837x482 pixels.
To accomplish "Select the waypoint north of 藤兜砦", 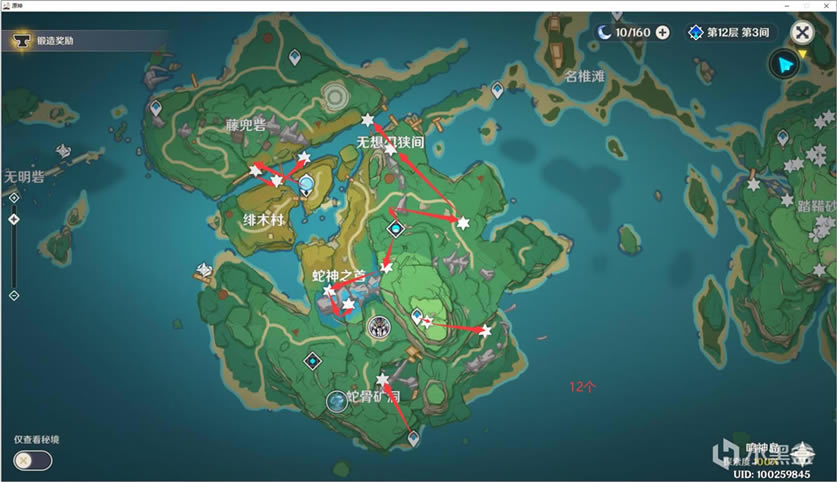I will point(292,58).
